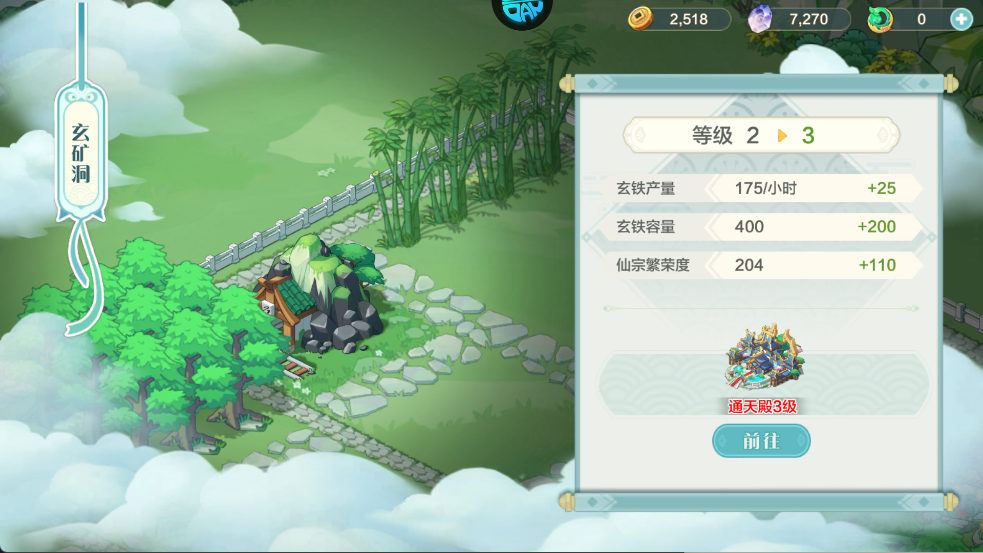983x553 pixels.
Task: Add more jade currency with plus button
Action: coord(960,19)
